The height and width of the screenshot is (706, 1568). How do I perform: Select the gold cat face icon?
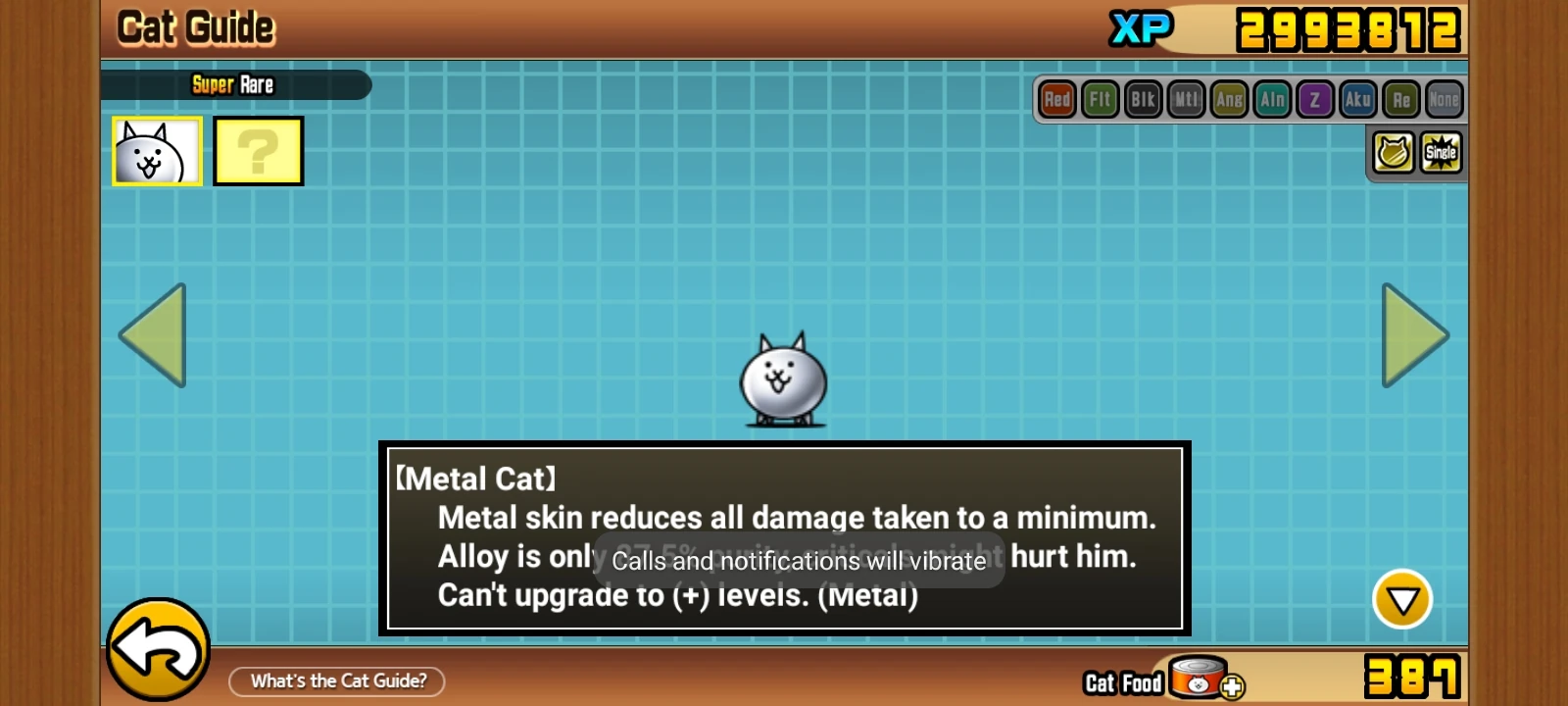[1391, 153]
